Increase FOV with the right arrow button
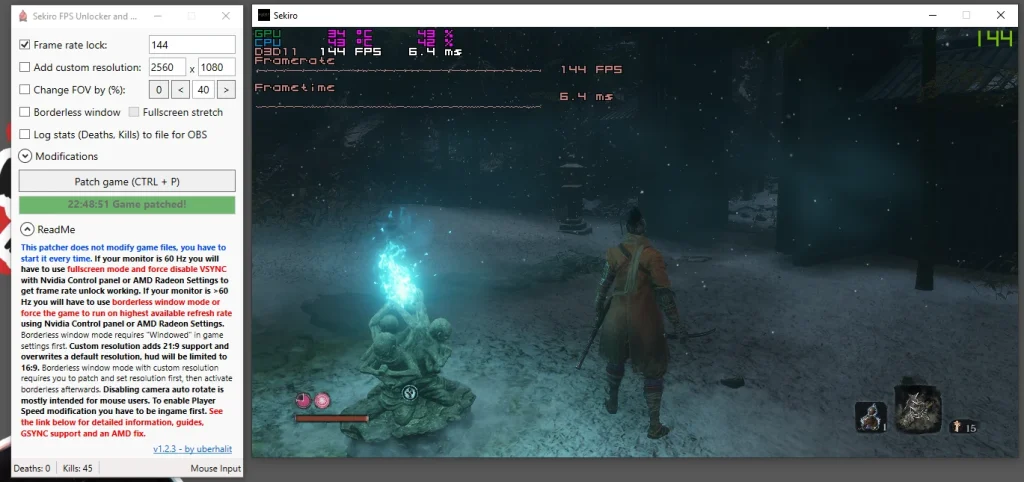Image resolution: width=1024 pixels, height=482 pixels. (226, 90)
